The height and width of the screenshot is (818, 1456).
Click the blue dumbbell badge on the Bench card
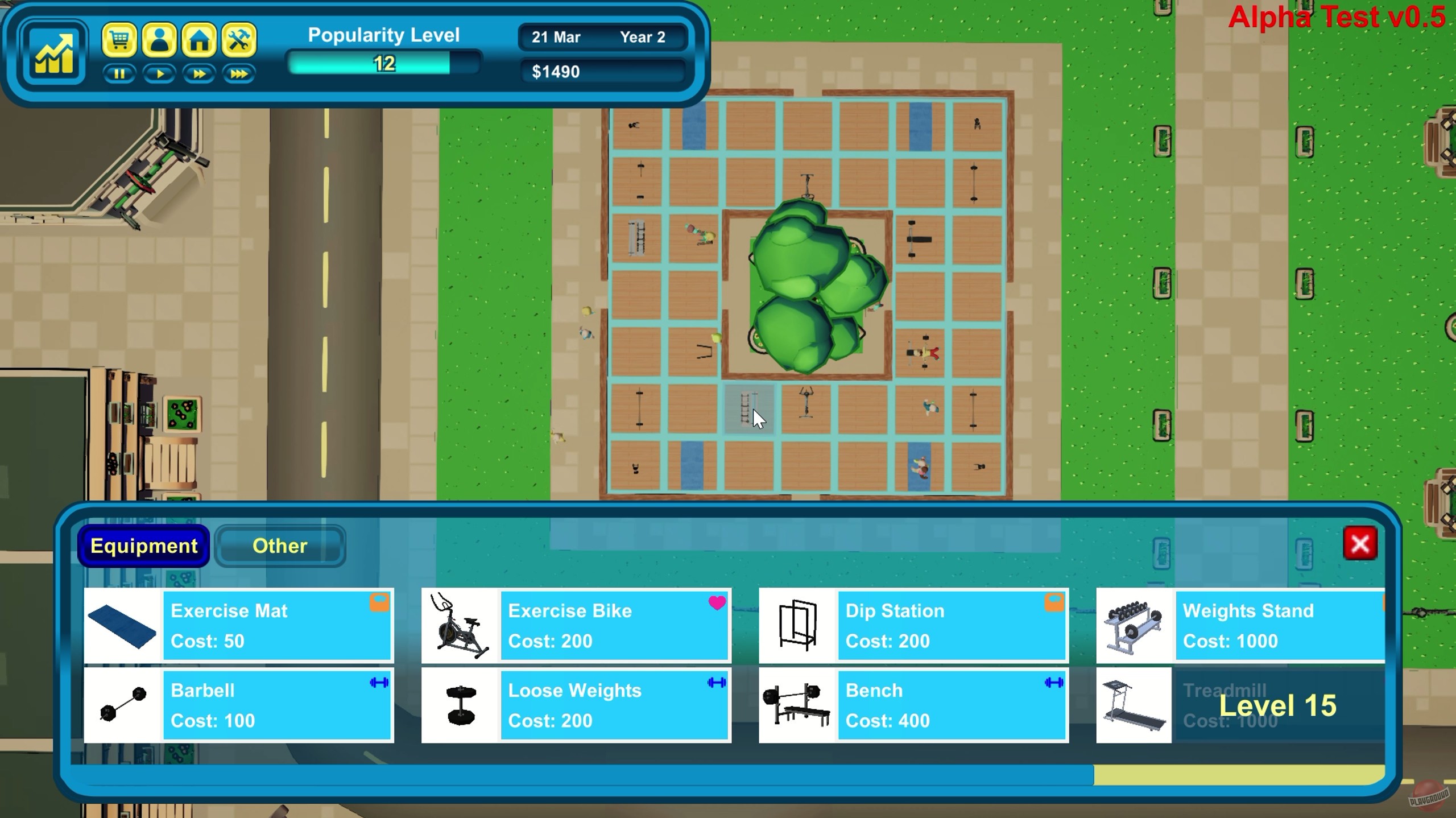[1055, 683]
